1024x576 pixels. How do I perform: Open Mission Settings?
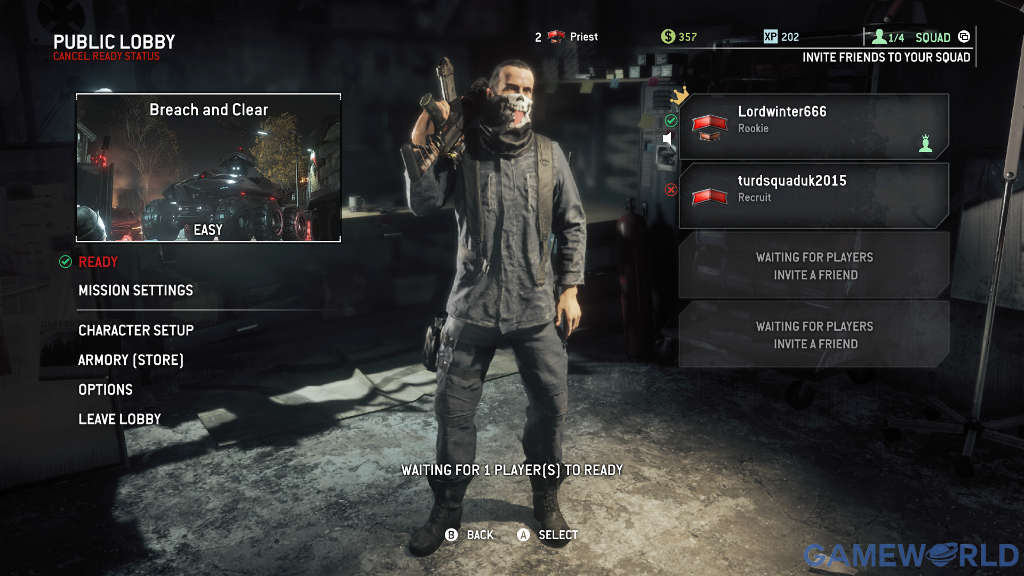click(x=135, y=290)
